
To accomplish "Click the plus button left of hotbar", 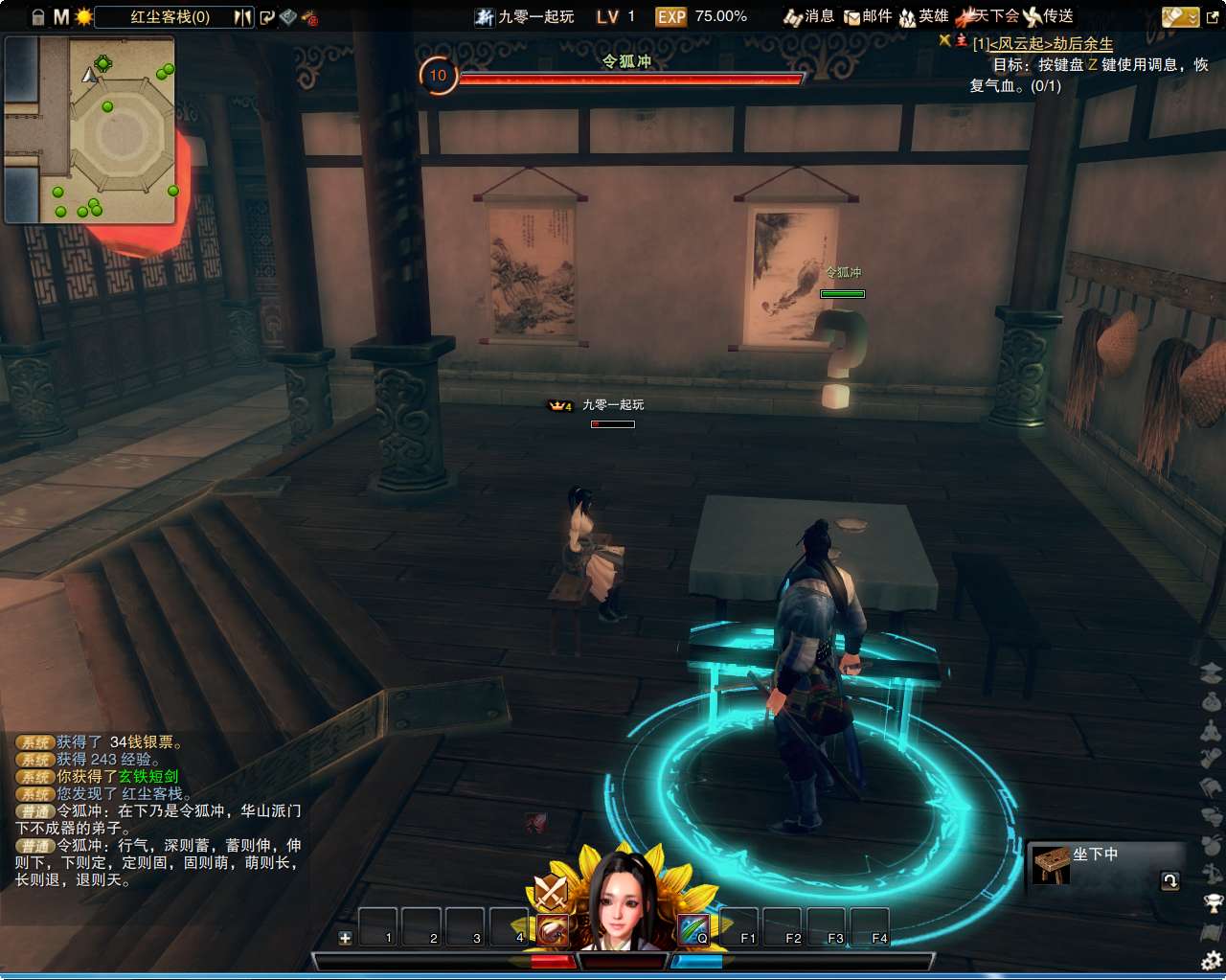I will [345, 938].
